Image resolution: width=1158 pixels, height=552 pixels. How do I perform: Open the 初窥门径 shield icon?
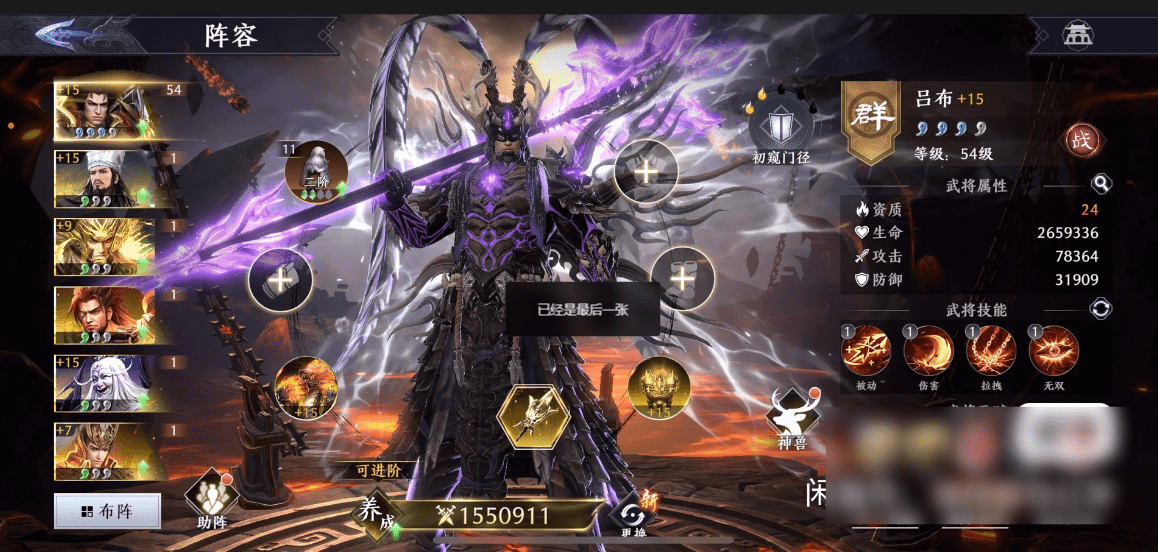(780, 128)
